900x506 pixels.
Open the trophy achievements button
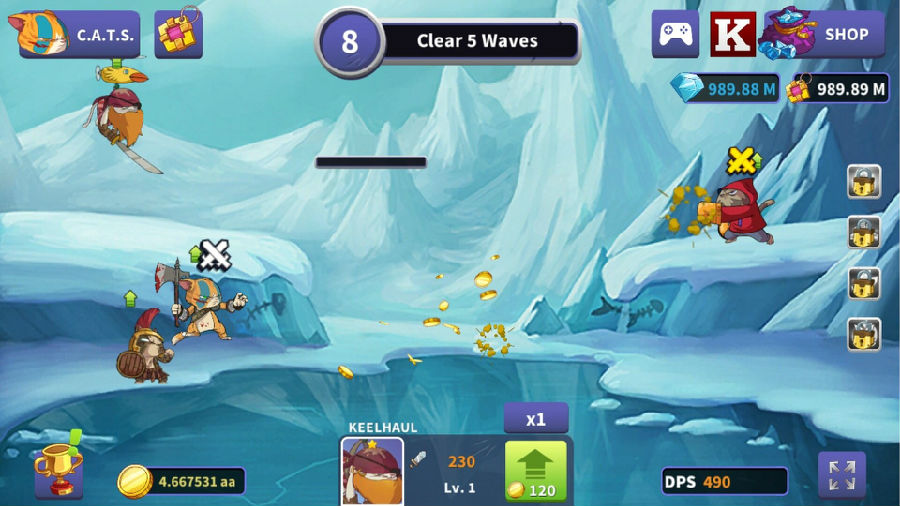click(58, 470)
